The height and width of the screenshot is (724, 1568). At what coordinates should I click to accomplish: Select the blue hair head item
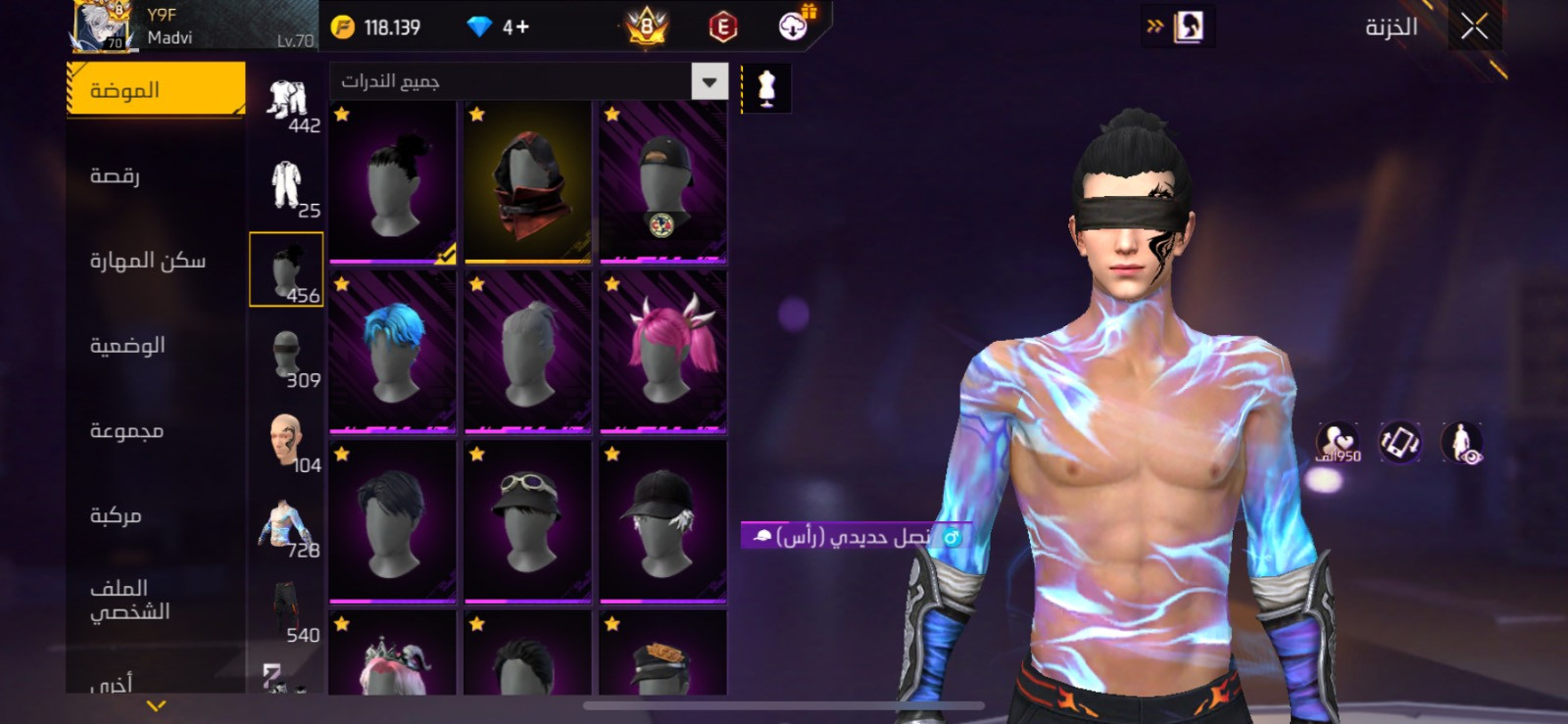tap(393, 351)
